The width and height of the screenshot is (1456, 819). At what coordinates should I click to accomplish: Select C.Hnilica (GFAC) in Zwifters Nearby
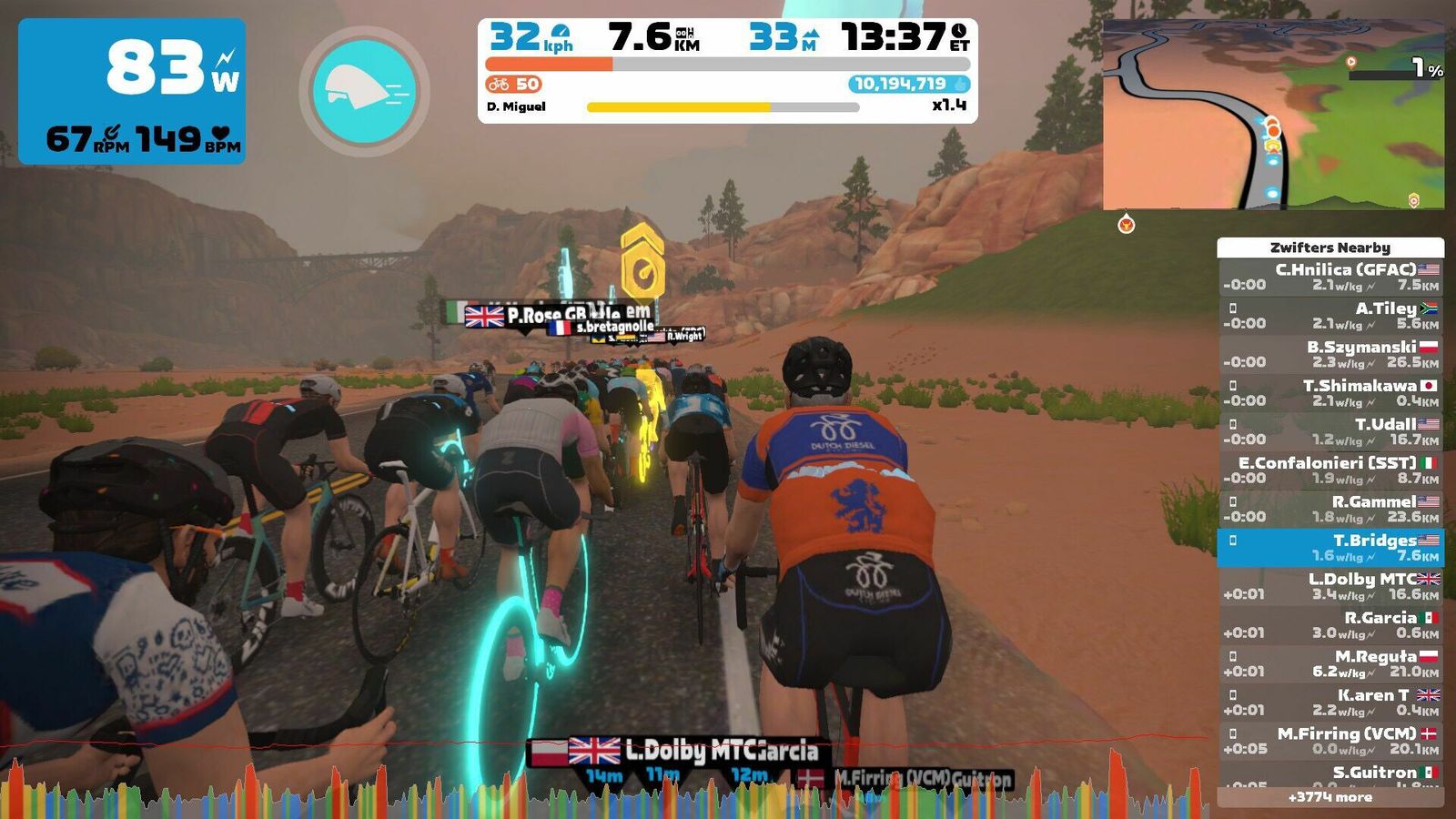tap(1330, 277)
